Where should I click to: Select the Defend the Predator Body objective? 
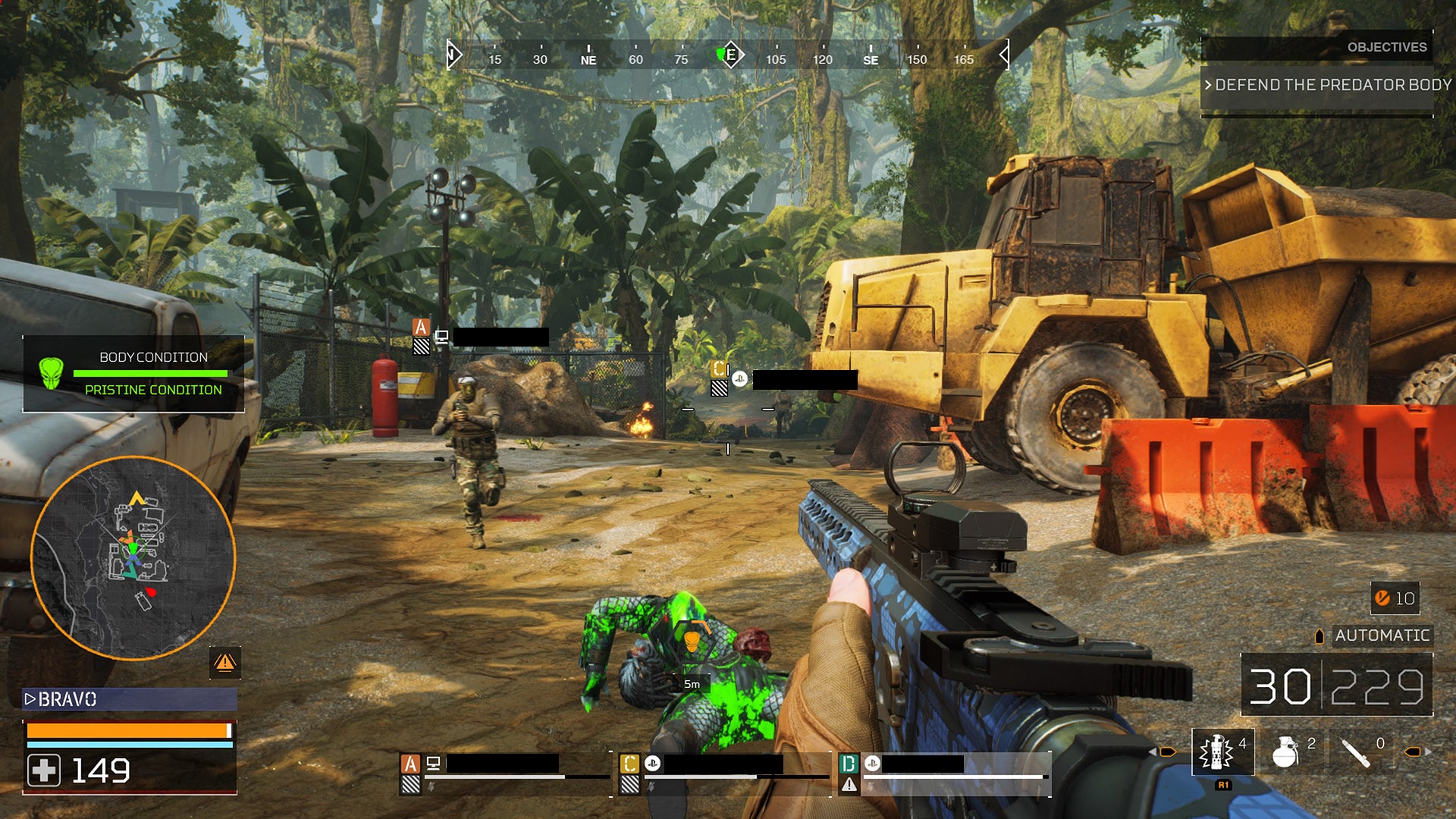1327,85
